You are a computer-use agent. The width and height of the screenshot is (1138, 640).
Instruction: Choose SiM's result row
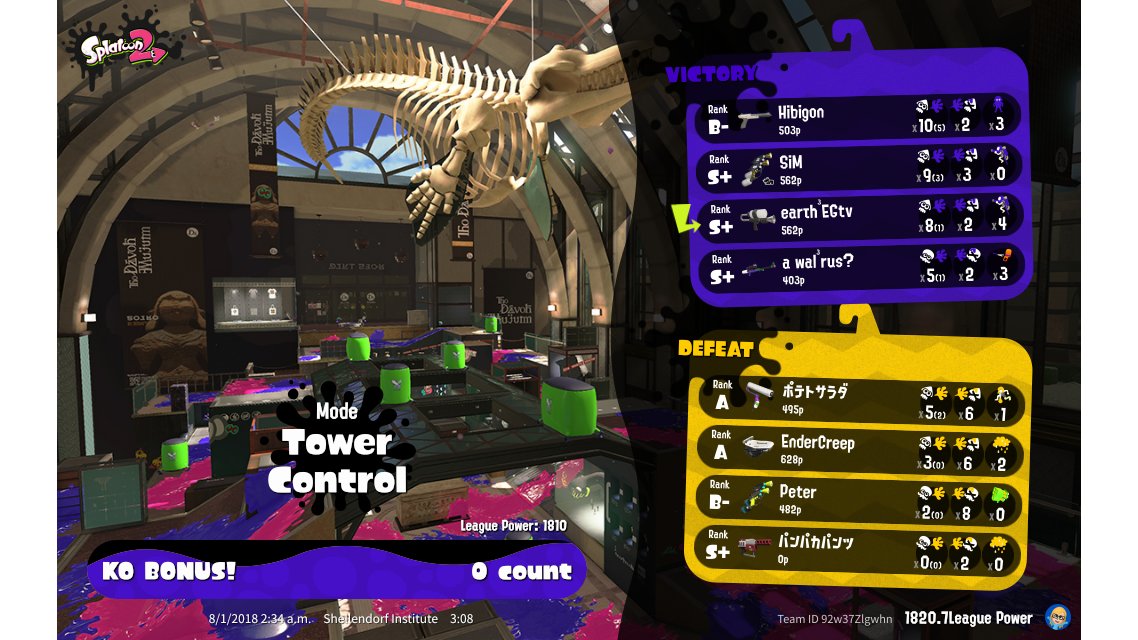point(860,168)
